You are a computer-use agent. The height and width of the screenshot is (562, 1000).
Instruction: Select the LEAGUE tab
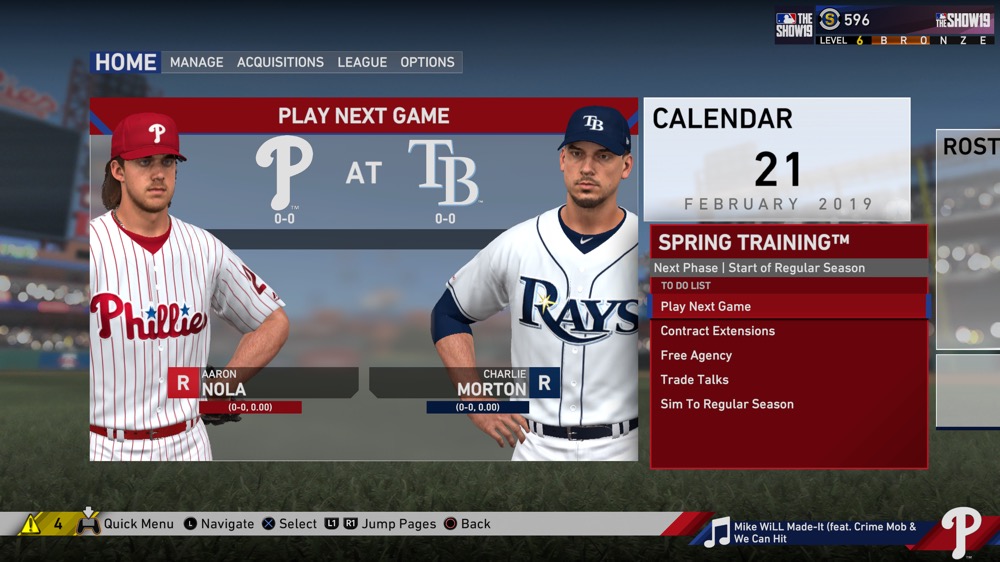[x=362, y=62]
